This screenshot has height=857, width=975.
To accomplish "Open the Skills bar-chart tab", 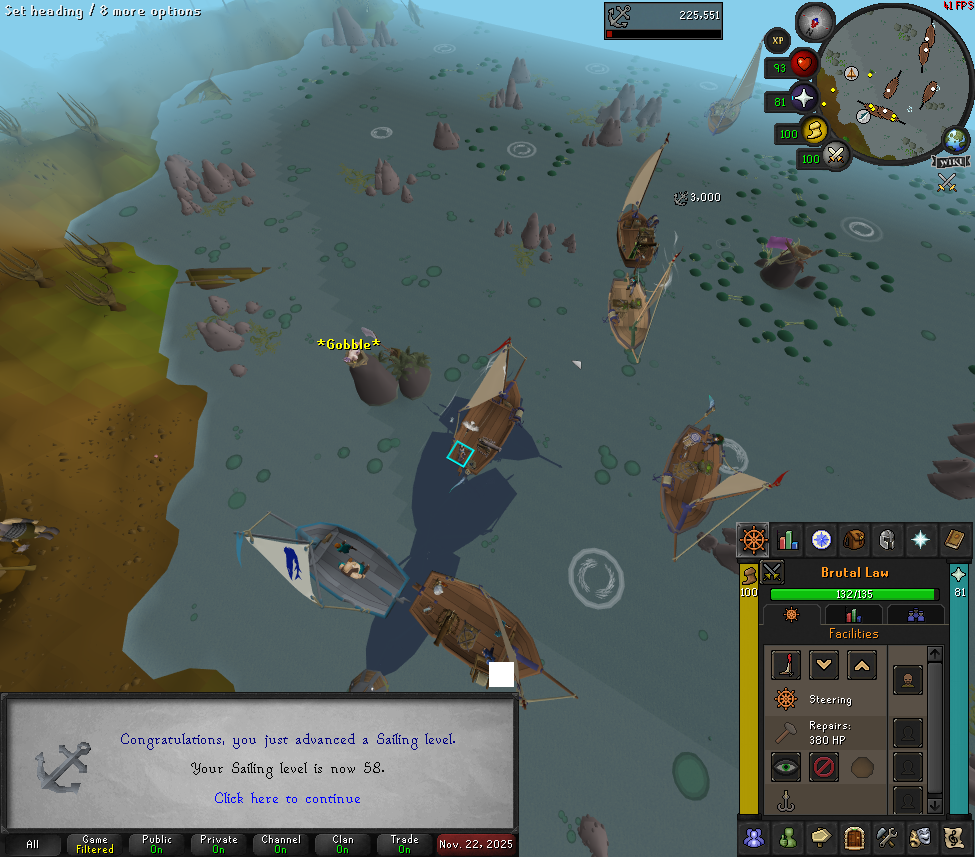I will pos(787,540).
